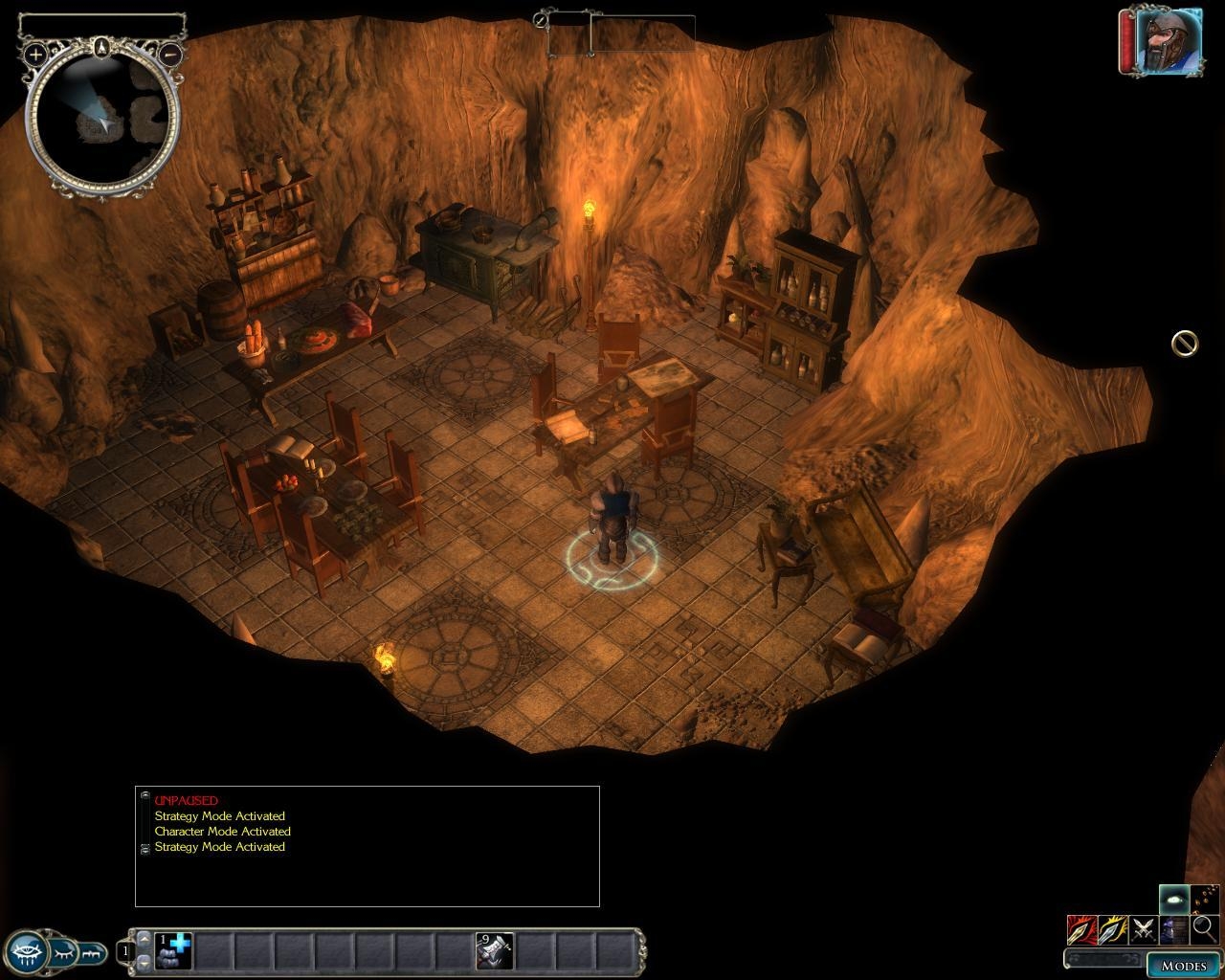This screenshot has width=1225, height=980.
Task: Open the Modes panel button
Action: (x=1183, y=965)
